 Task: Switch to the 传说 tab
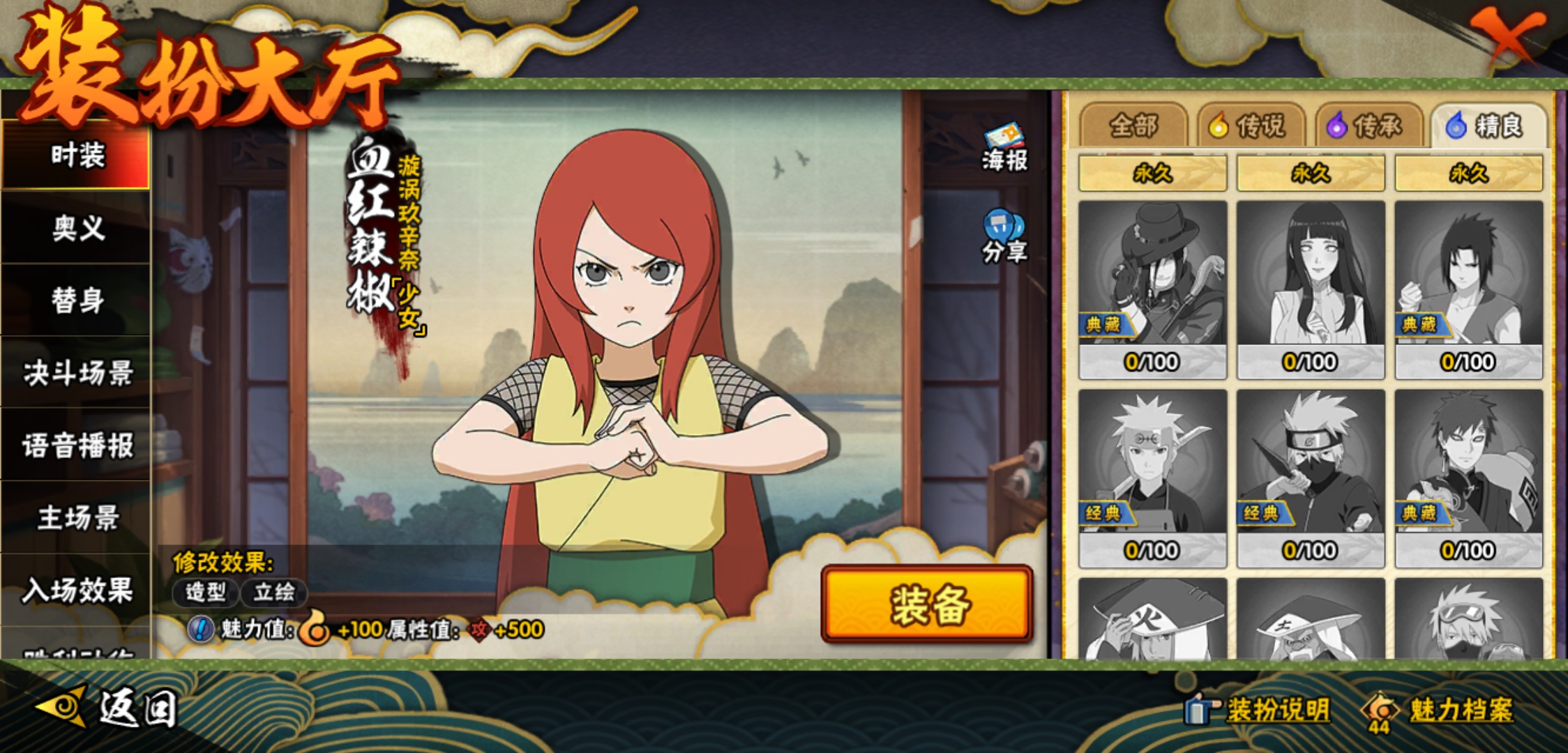pyautogui.click(x=1251, y=126)
